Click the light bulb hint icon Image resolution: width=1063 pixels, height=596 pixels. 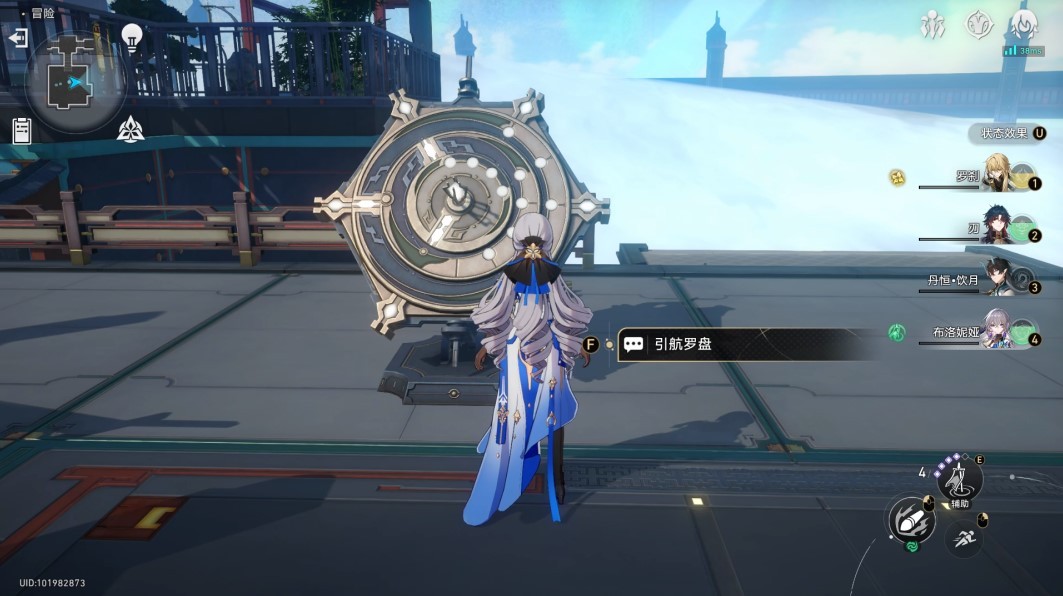coord(131,37)
